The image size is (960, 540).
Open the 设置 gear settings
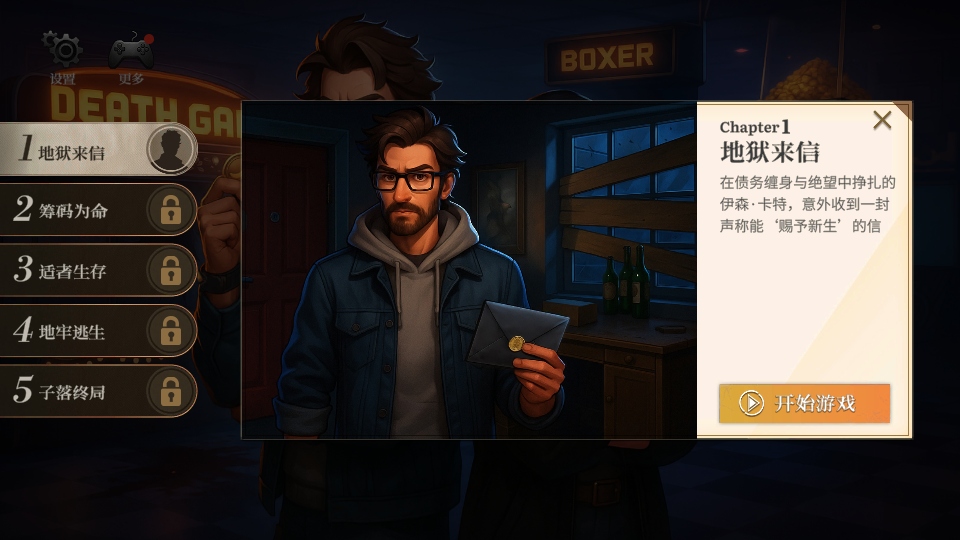point(63,52)
